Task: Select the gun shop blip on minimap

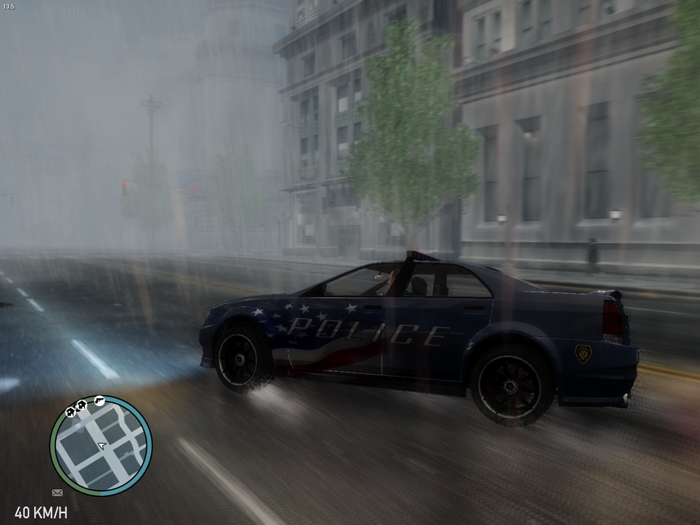Action: coord(98,402)
